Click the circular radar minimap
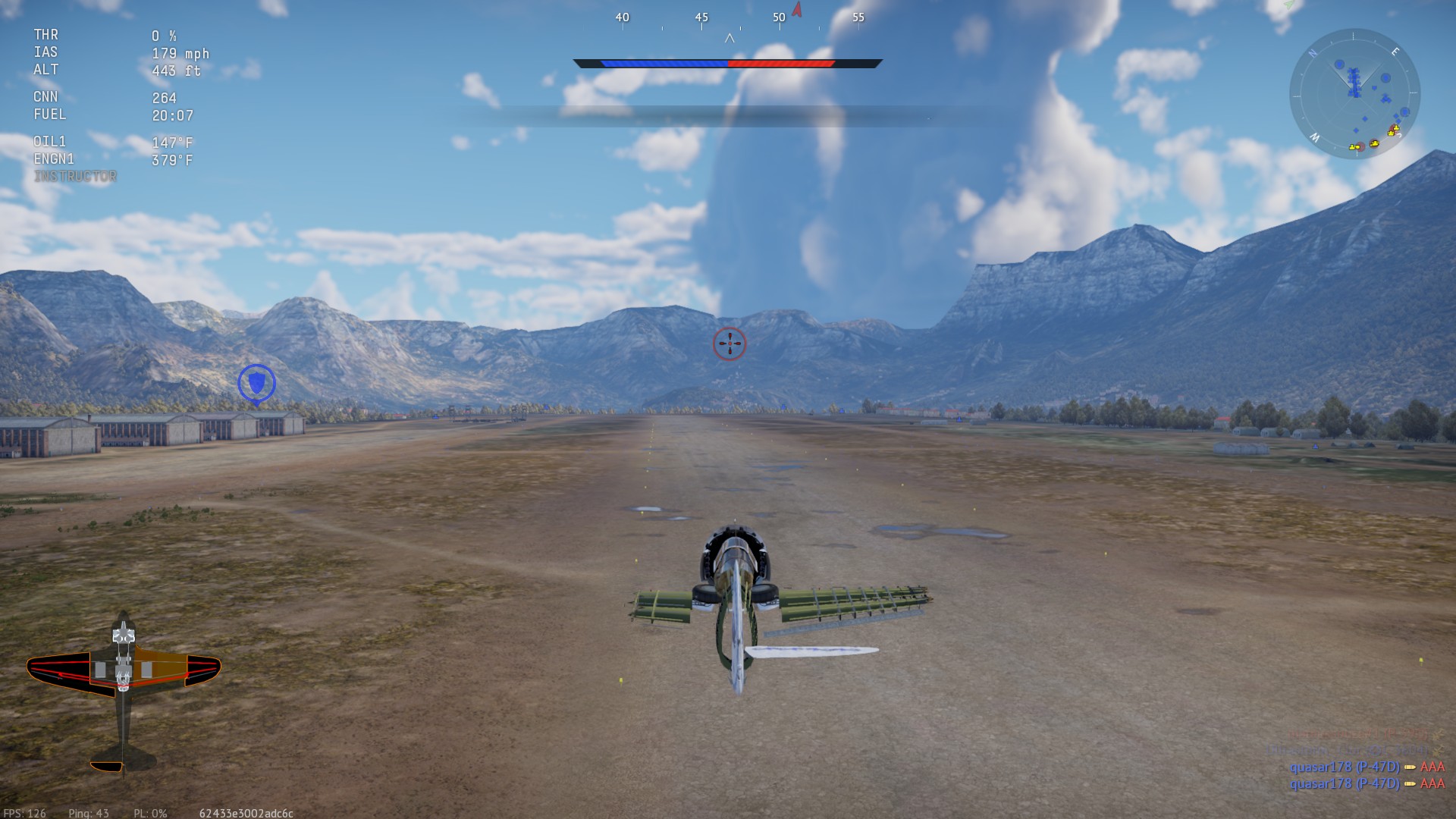Image resolution: width=1456 pixels, height=819 pixels. [1354, 94]
